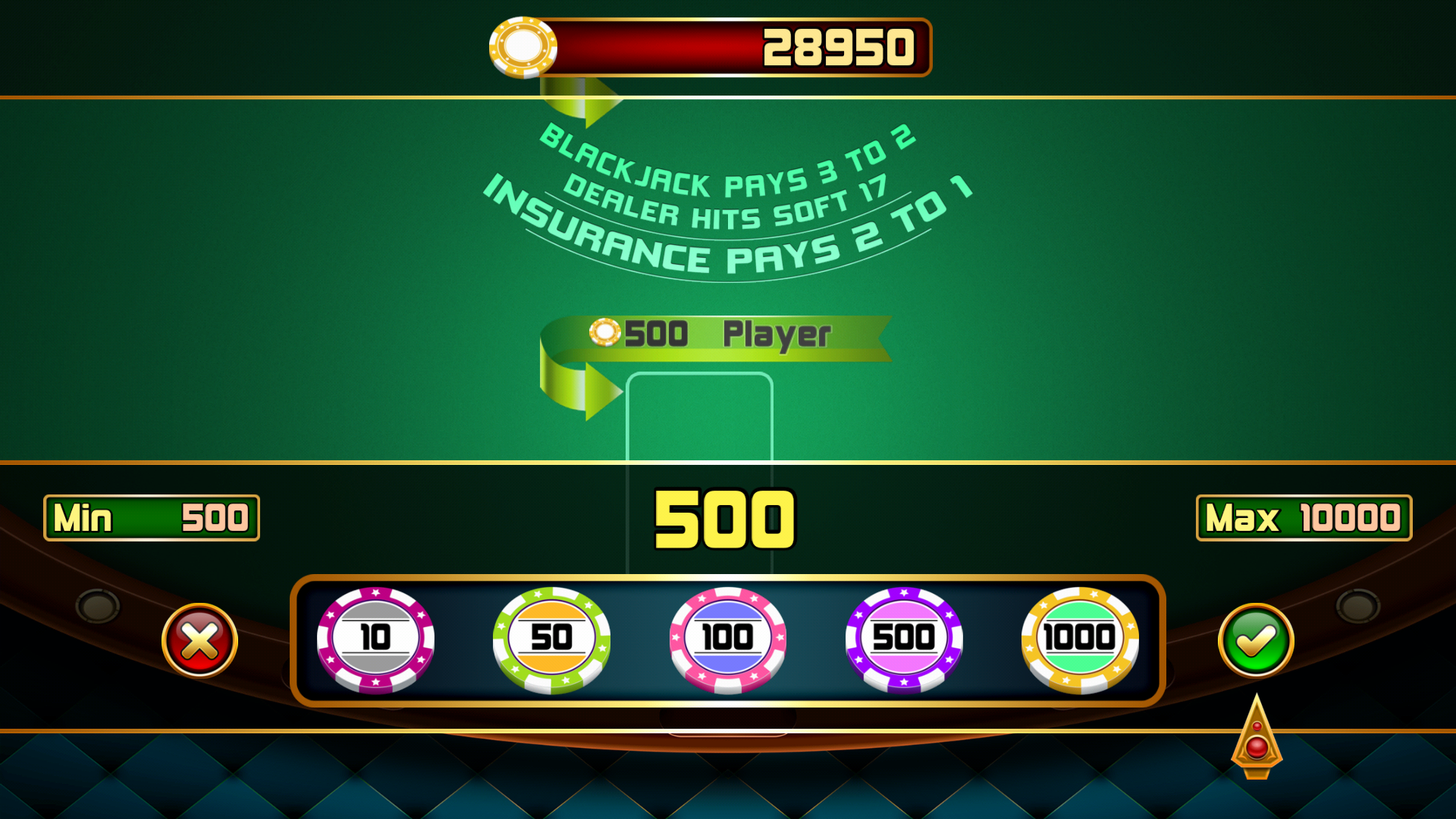Screen dimensions: 1456x819
Task: Click the gold pointer marker below the confirm button
Action: pos(1255,747)
